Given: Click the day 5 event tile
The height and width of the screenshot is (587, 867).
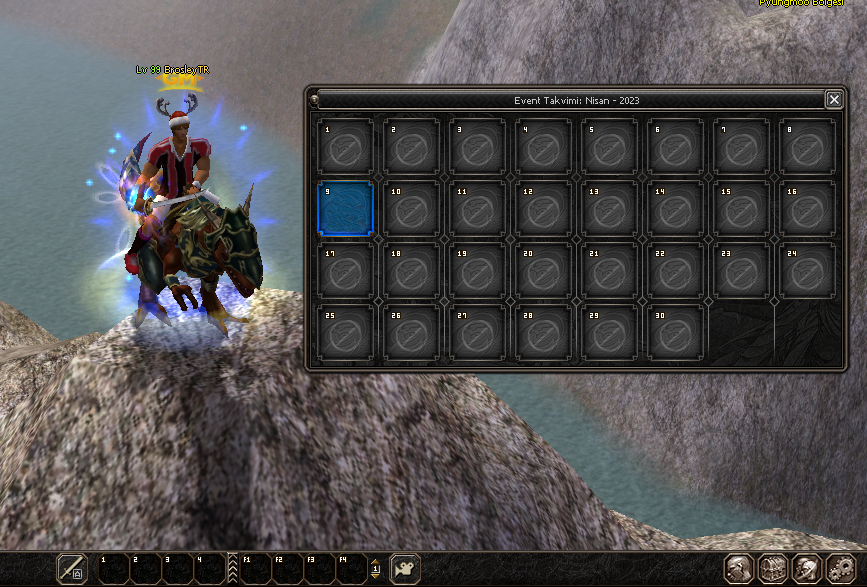Looking at the screenshot, I should 609,146.
